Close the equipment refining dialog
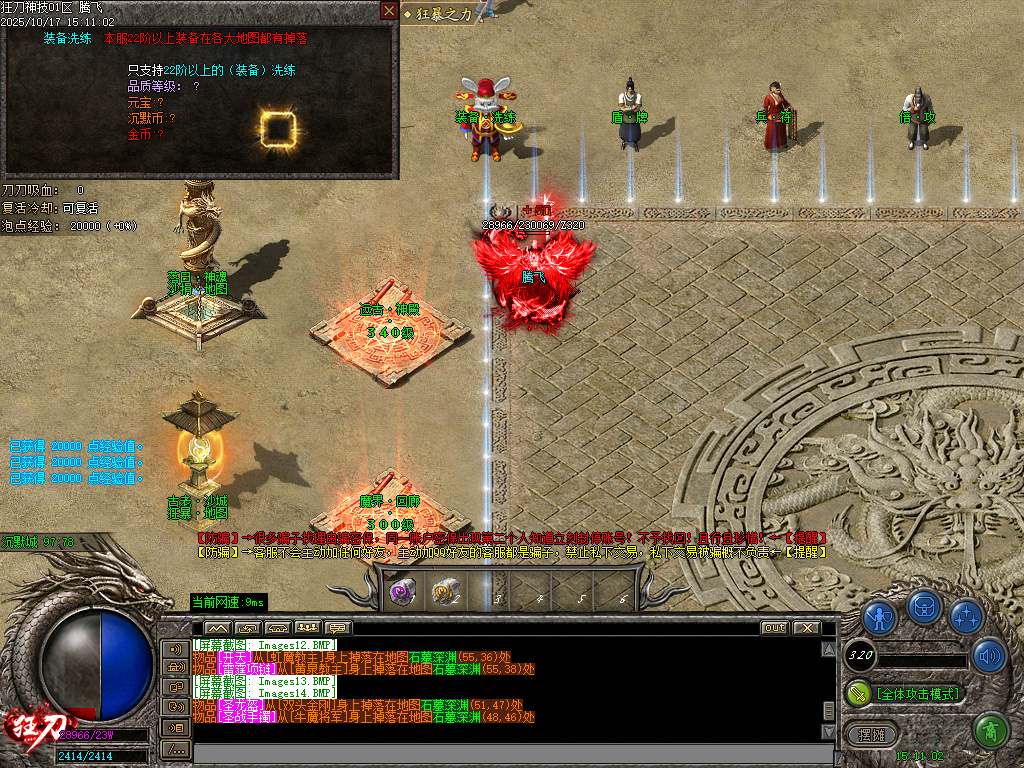Screen dimensions: 1024x768 point(389,11)
